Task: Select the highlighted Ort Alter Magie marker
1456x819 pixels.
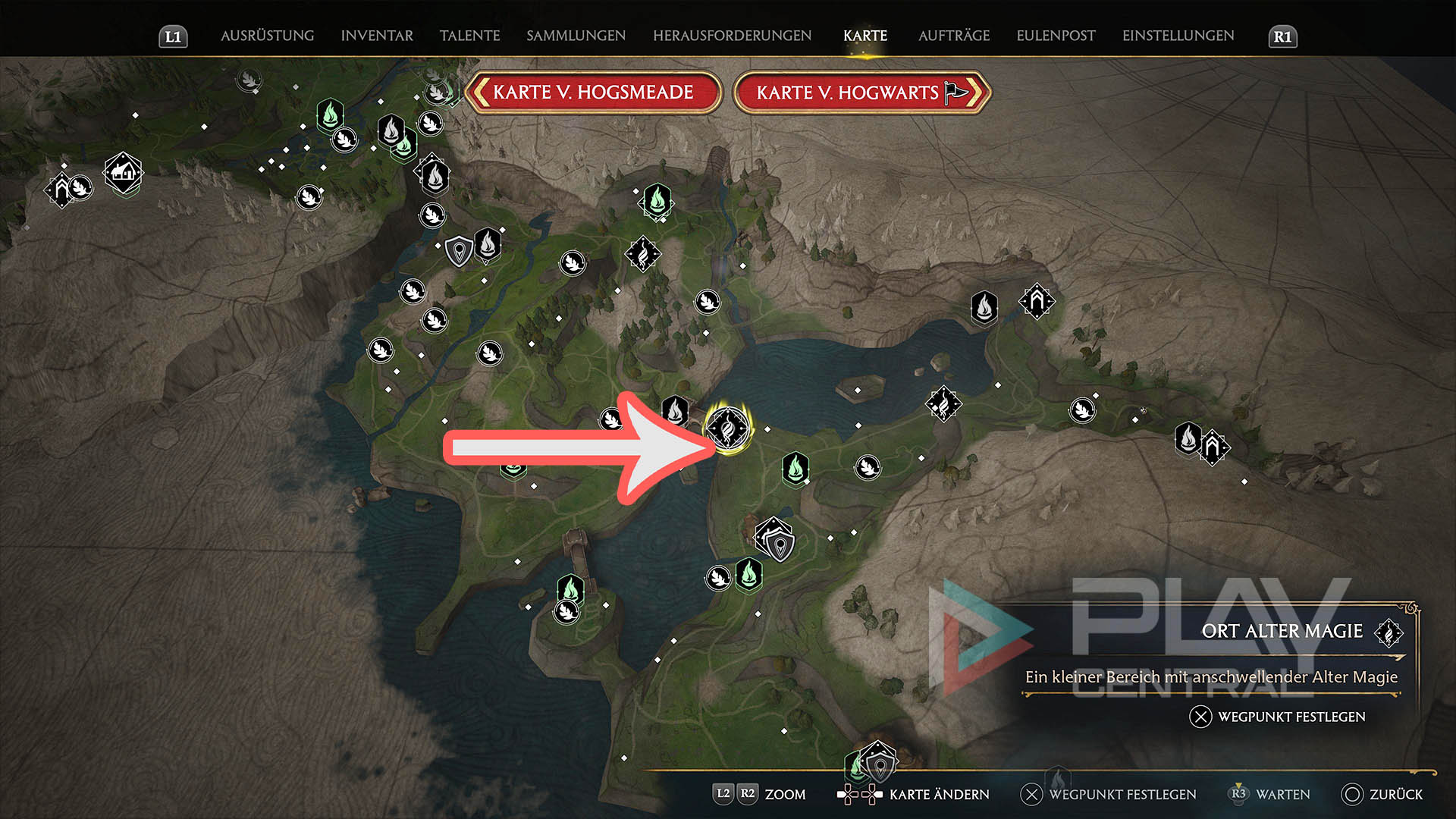Action: click(728, 428)
